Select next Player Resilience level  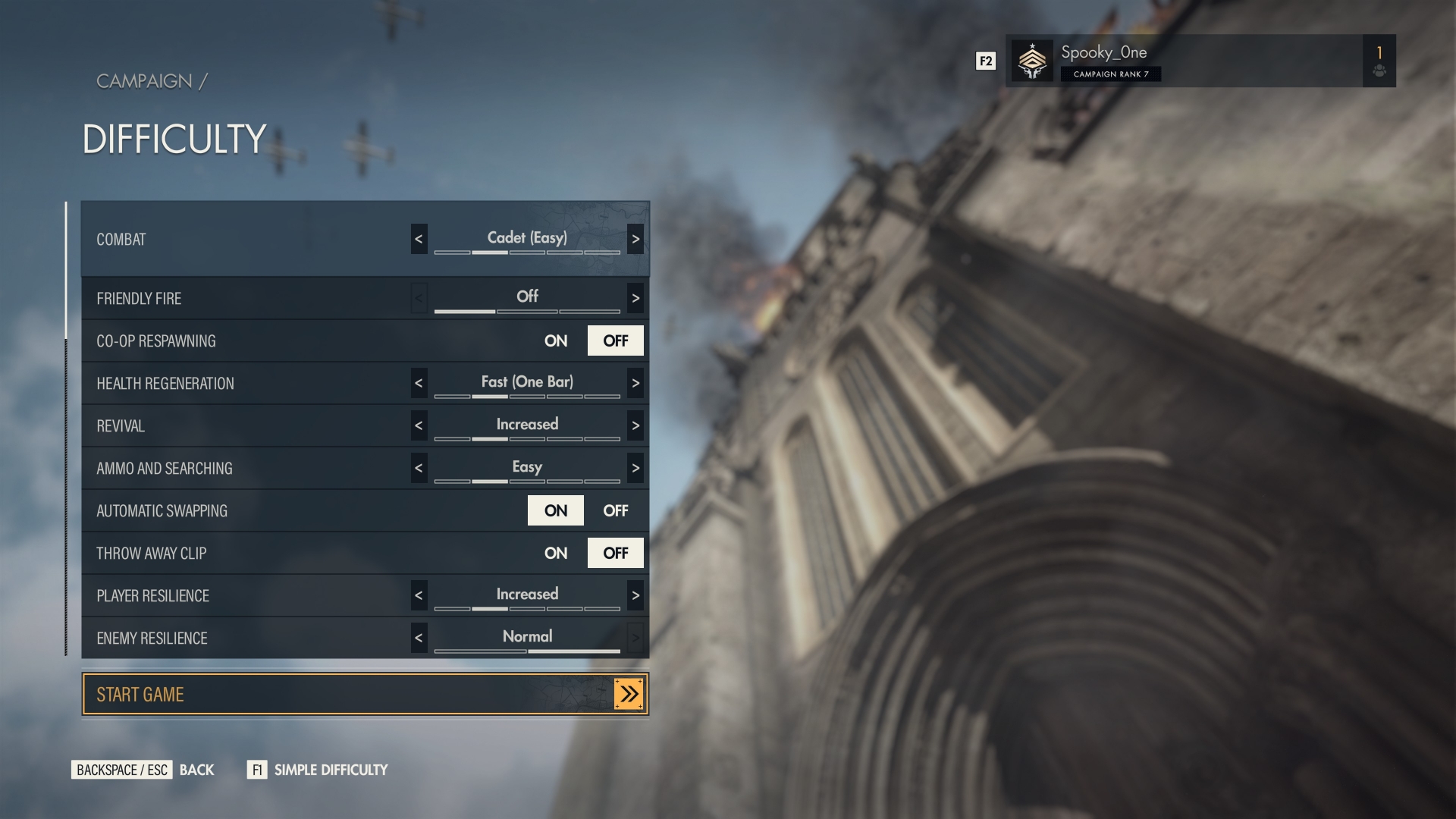click(635, 596)
